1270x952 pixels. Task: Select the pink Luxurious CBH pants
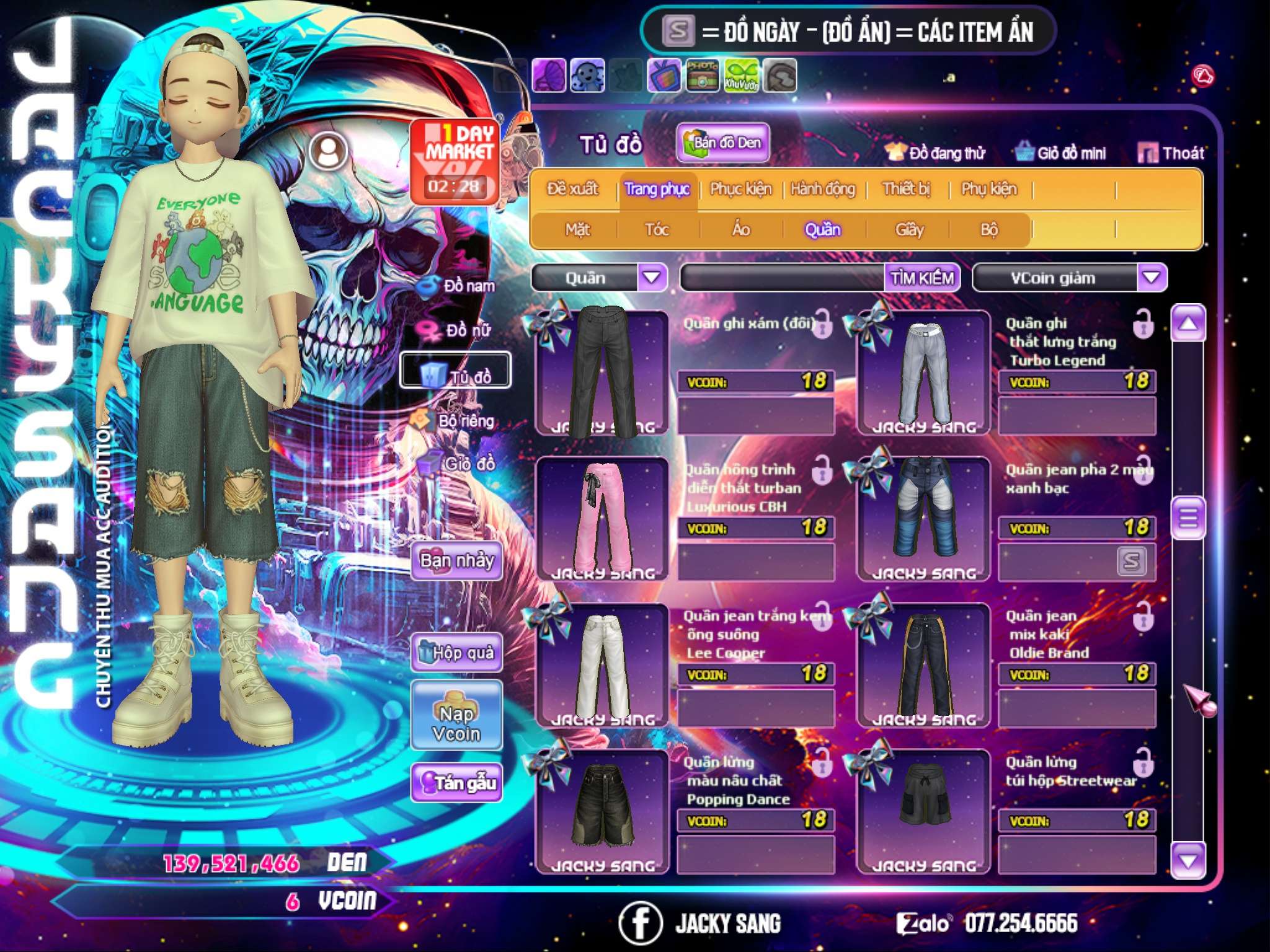(602, 519)
